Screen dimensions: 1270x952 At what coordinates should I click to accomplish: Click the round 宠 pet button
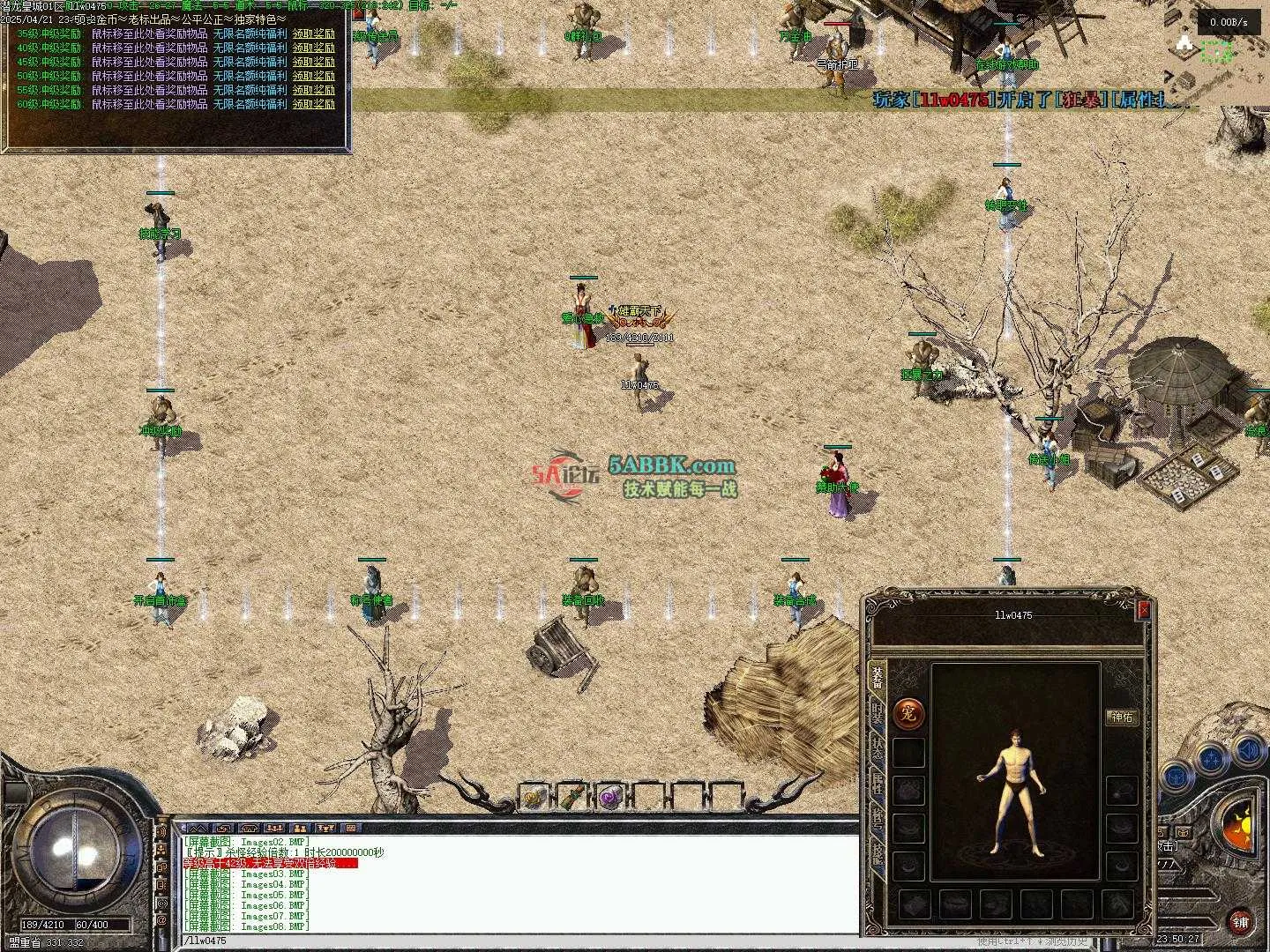pos(908,714)
